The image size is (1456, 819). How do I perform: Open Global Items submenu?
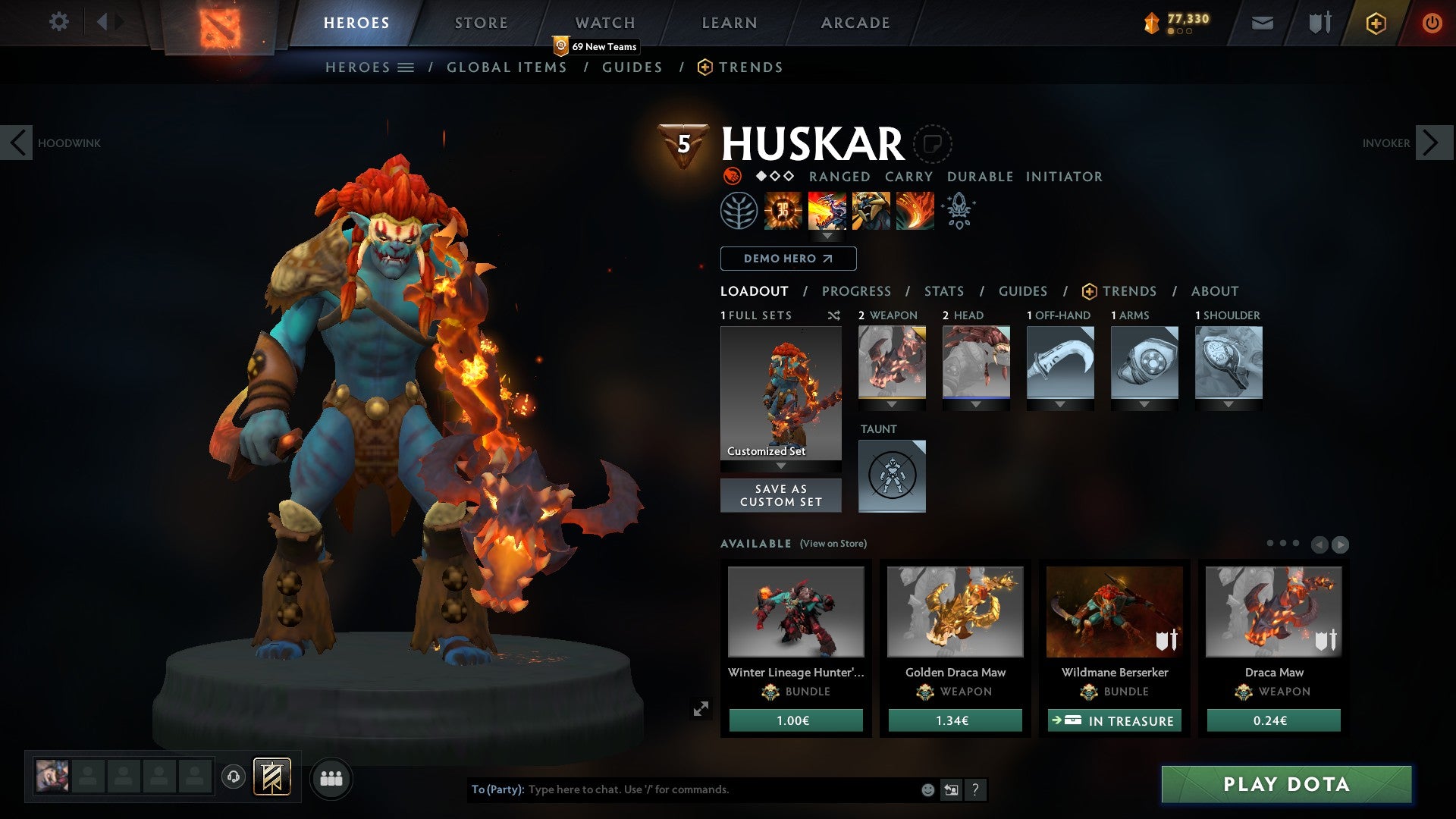pyautogui.click(x=507, y=67)
